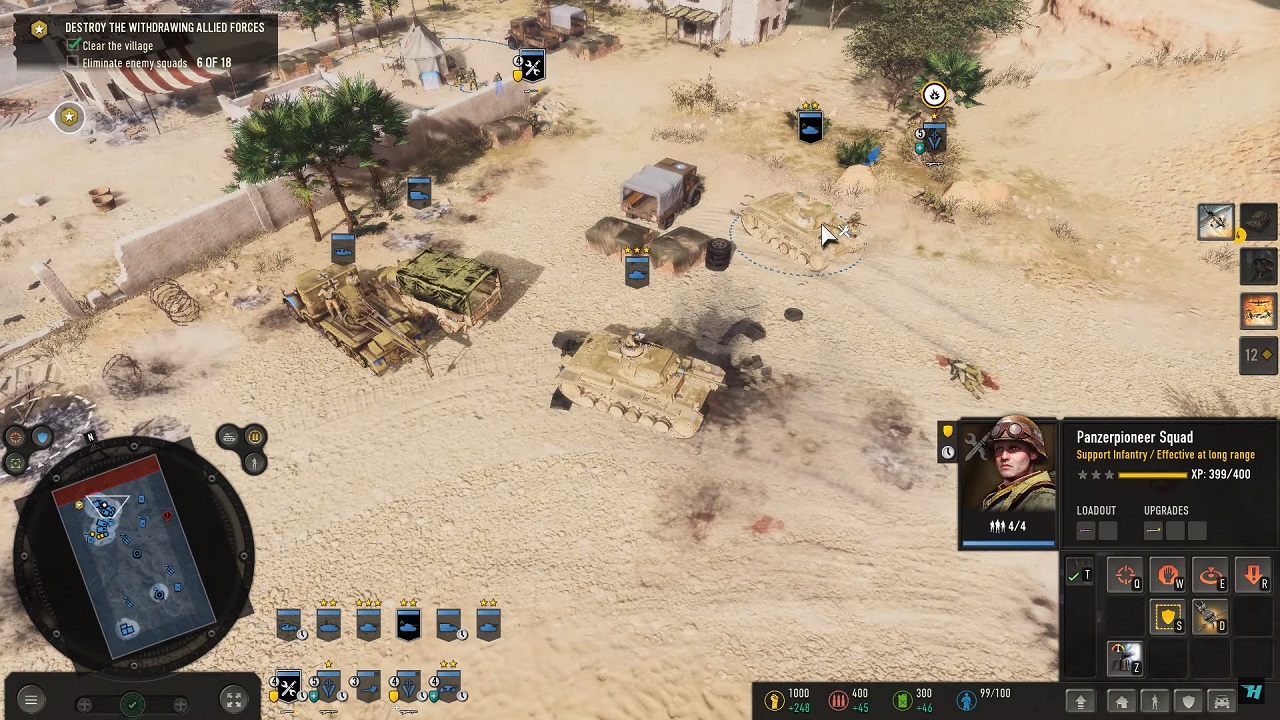Open the hamburger game menu button
Viewport: 1280px width, 720px height.
tap(30, 701)
